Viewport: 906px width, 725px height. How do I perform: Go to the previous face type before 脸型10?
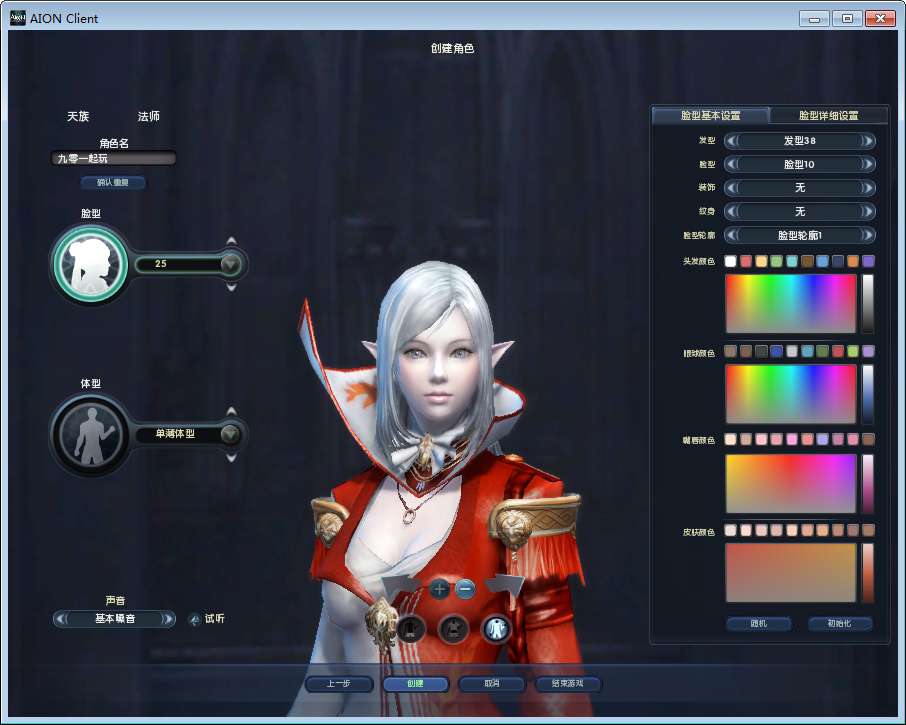[x=731, y=164]
